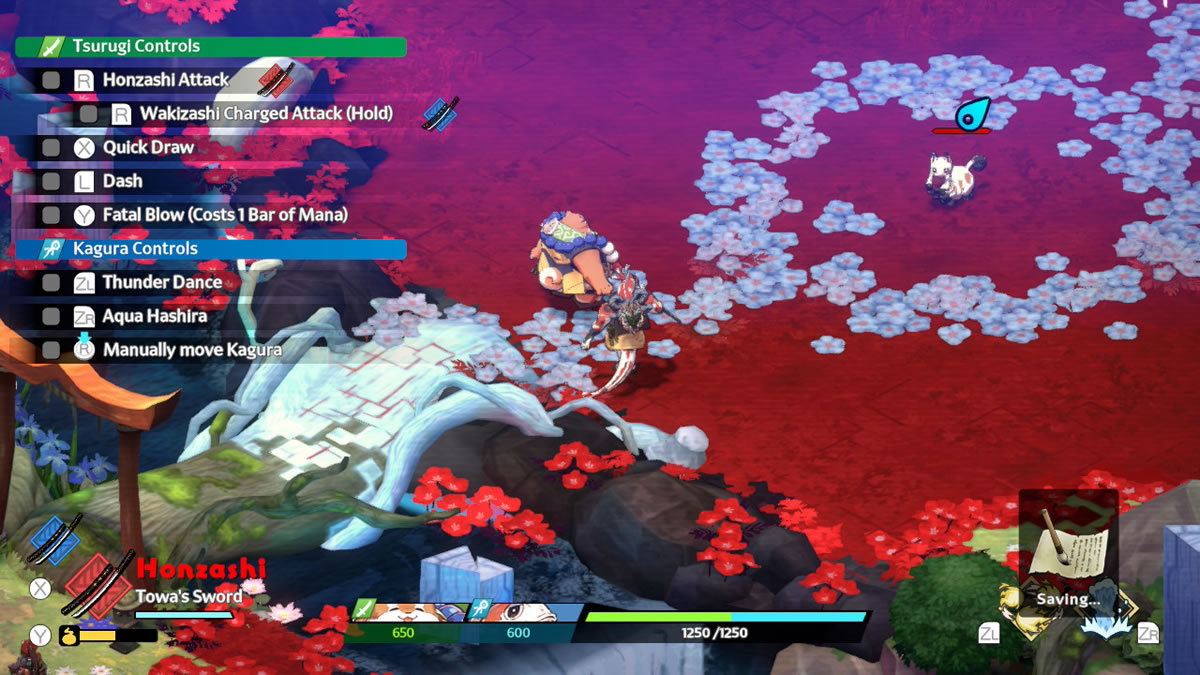Check the Manually move Kagura box
Viewport: 1200px width, 675px height.
click(51, 350)
